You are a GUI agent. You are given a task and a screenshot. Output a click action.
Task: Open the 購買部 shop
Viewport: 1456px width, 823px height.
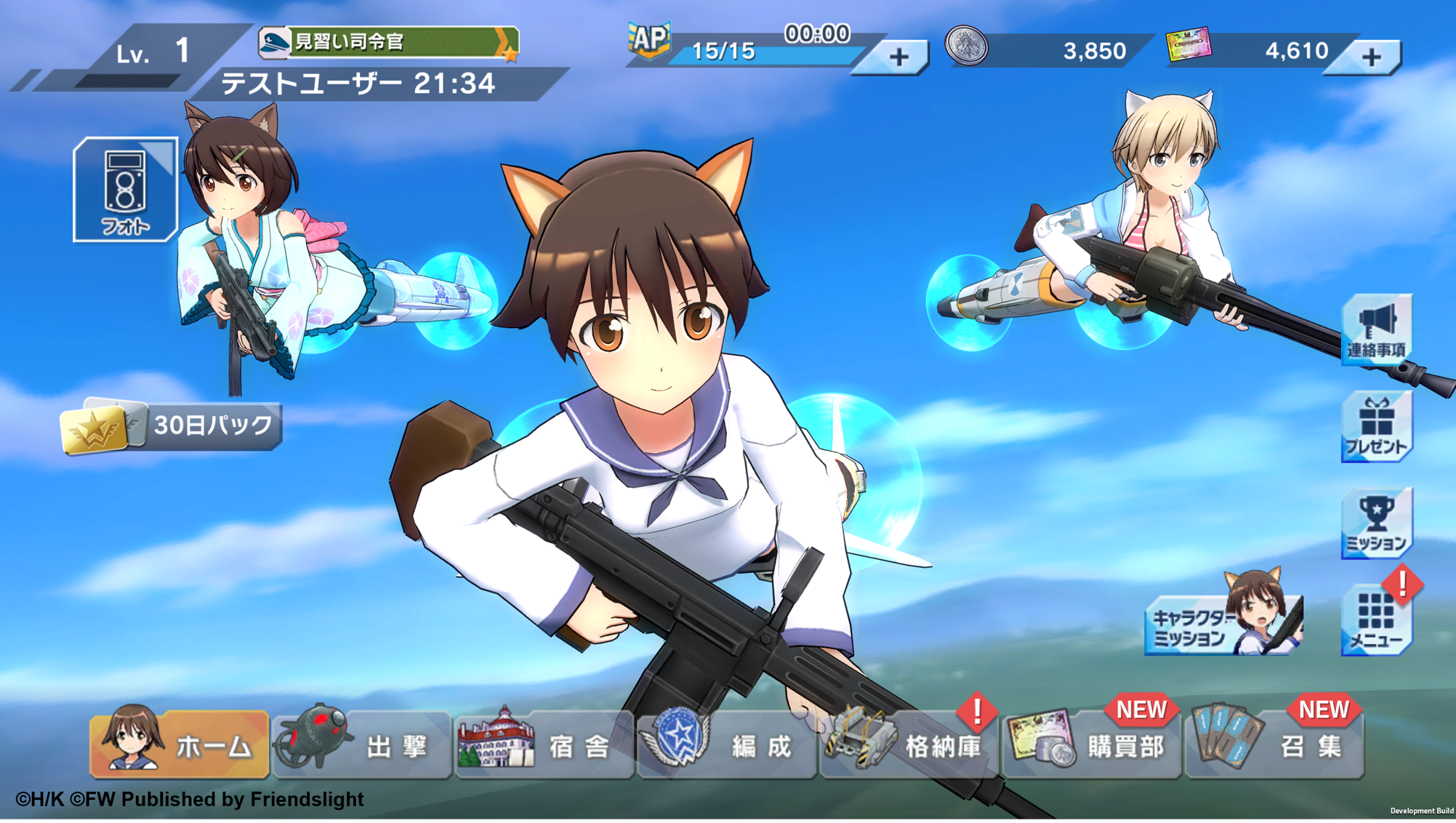[1092, 744]
